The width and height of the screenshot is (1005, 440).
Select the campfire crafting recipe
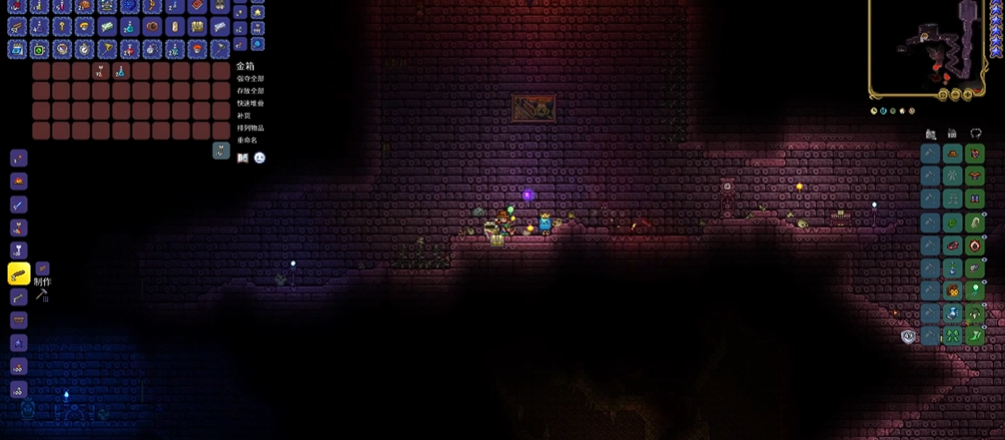coord(18,181)
